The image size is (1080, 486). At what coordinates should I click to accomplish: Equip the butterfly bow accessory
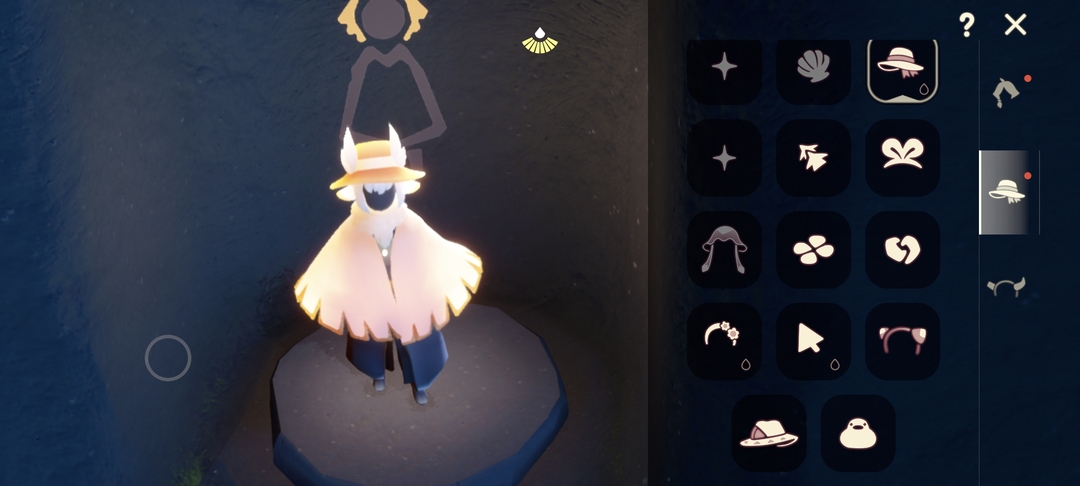[x=902, y=157]
